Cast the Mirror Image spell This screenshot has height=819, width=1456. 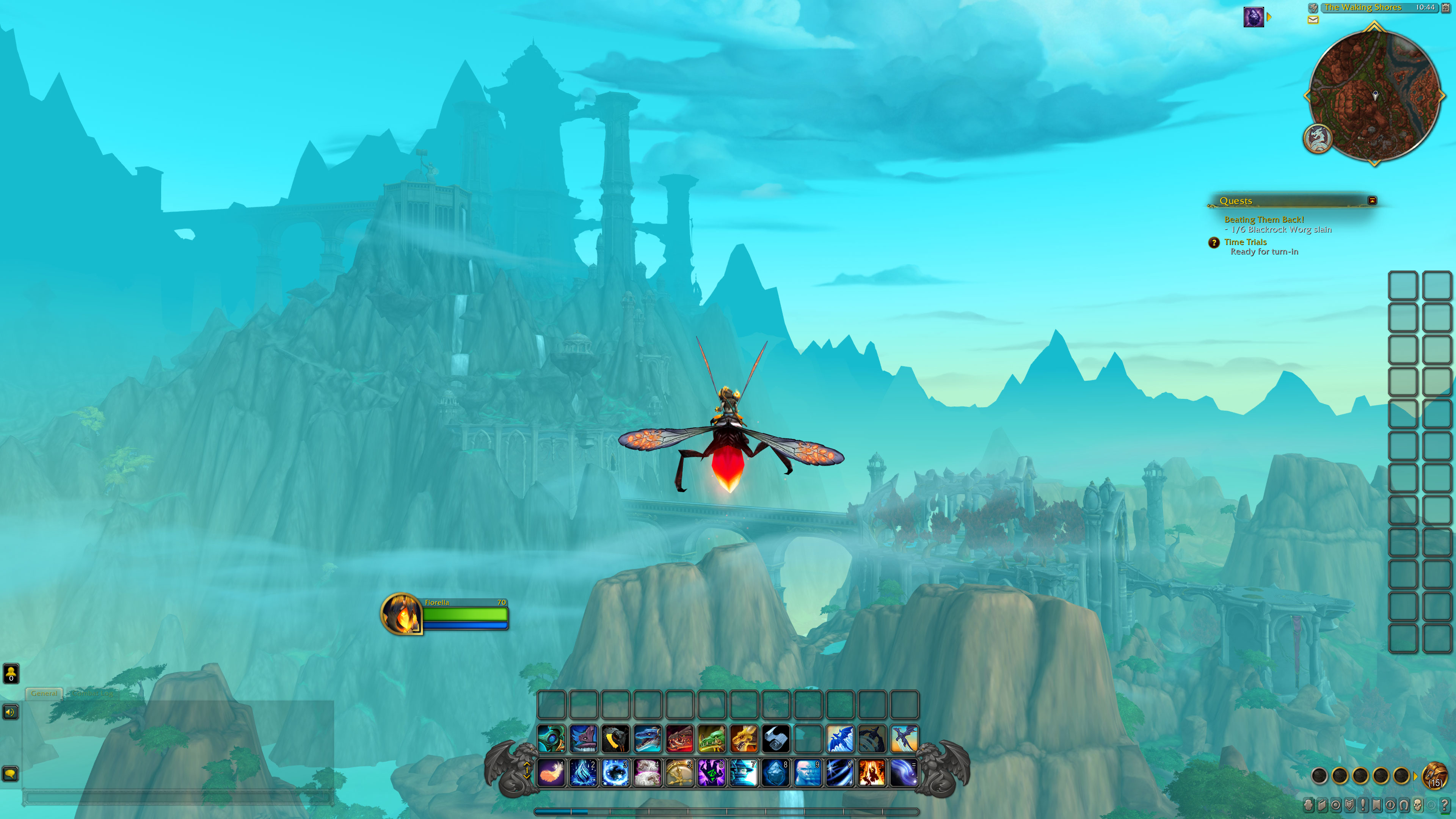coord(808,773)
